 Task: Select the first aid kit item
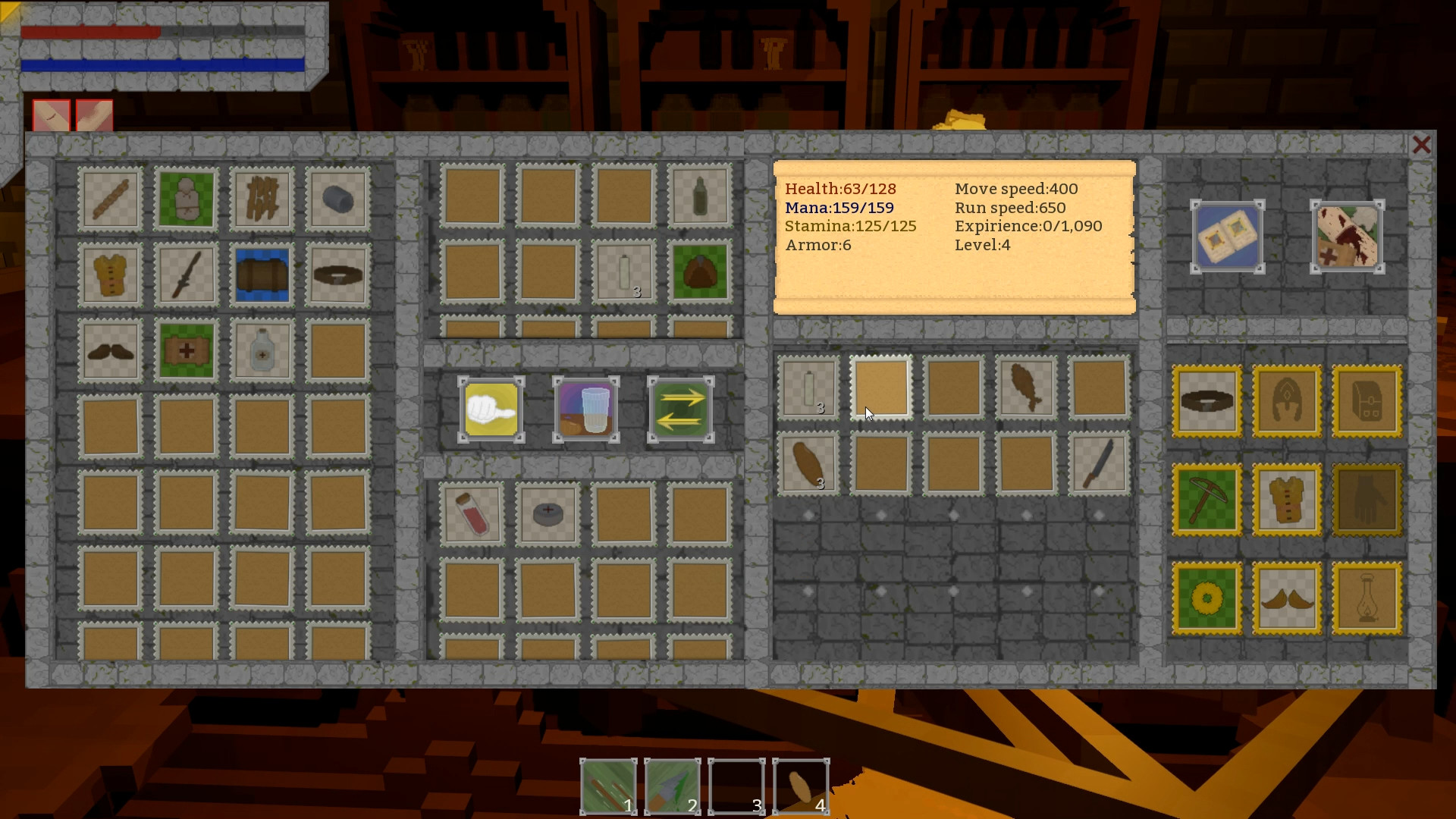tap(186, 350)
